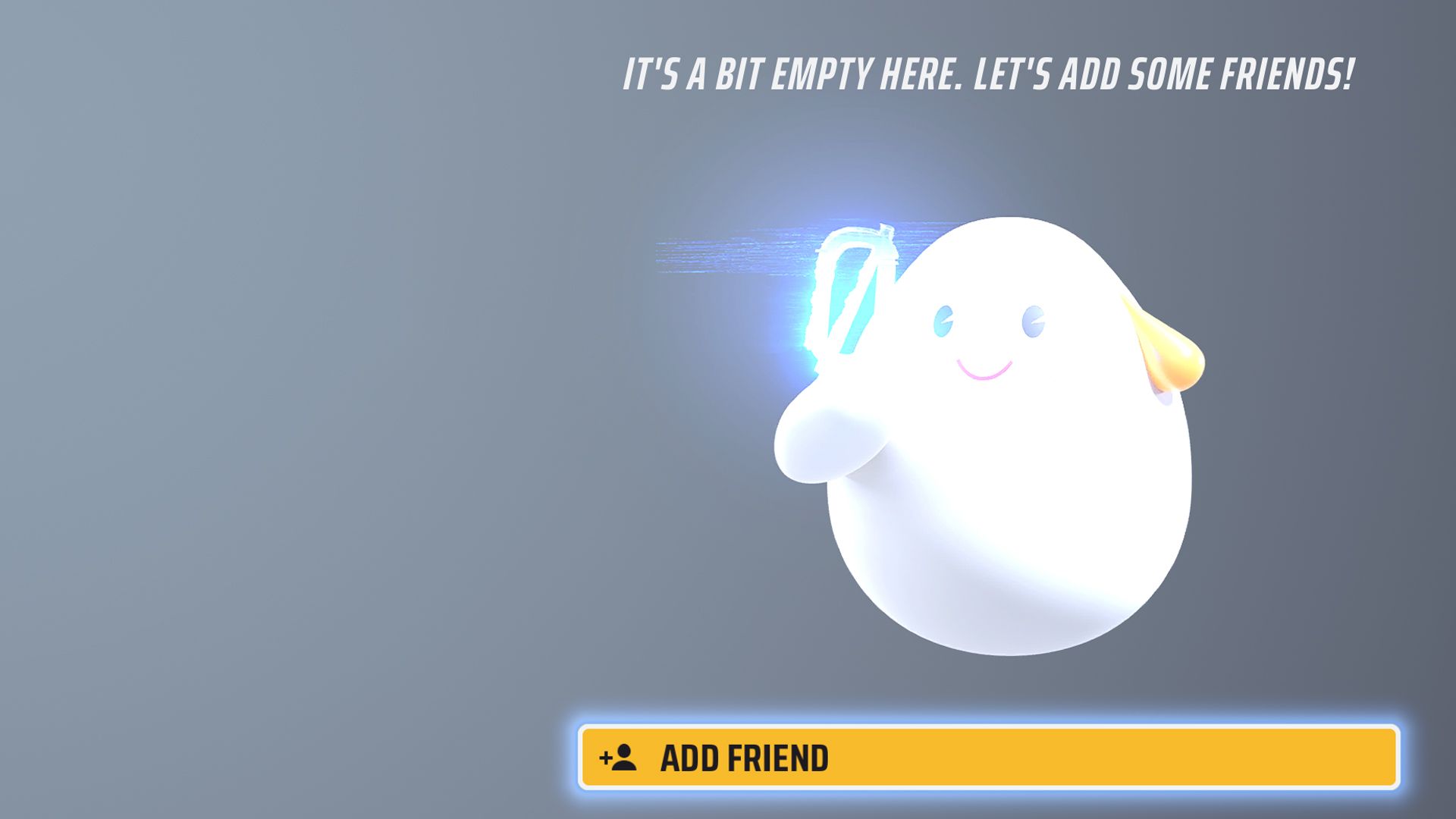Click the ADD FRIEND label text

(x=747, y=757)
